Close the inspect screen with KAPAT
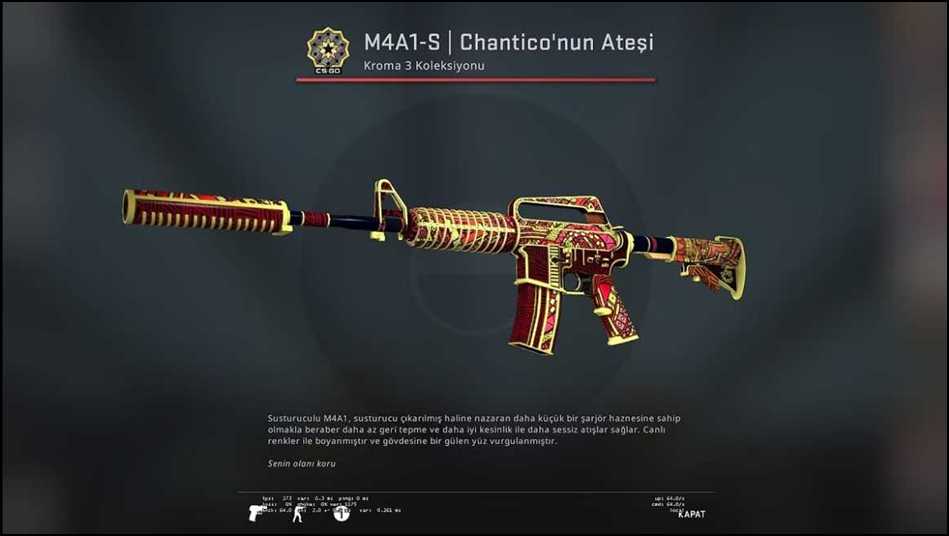Screen dimensions: 949x536 click(x=691, y=514)
